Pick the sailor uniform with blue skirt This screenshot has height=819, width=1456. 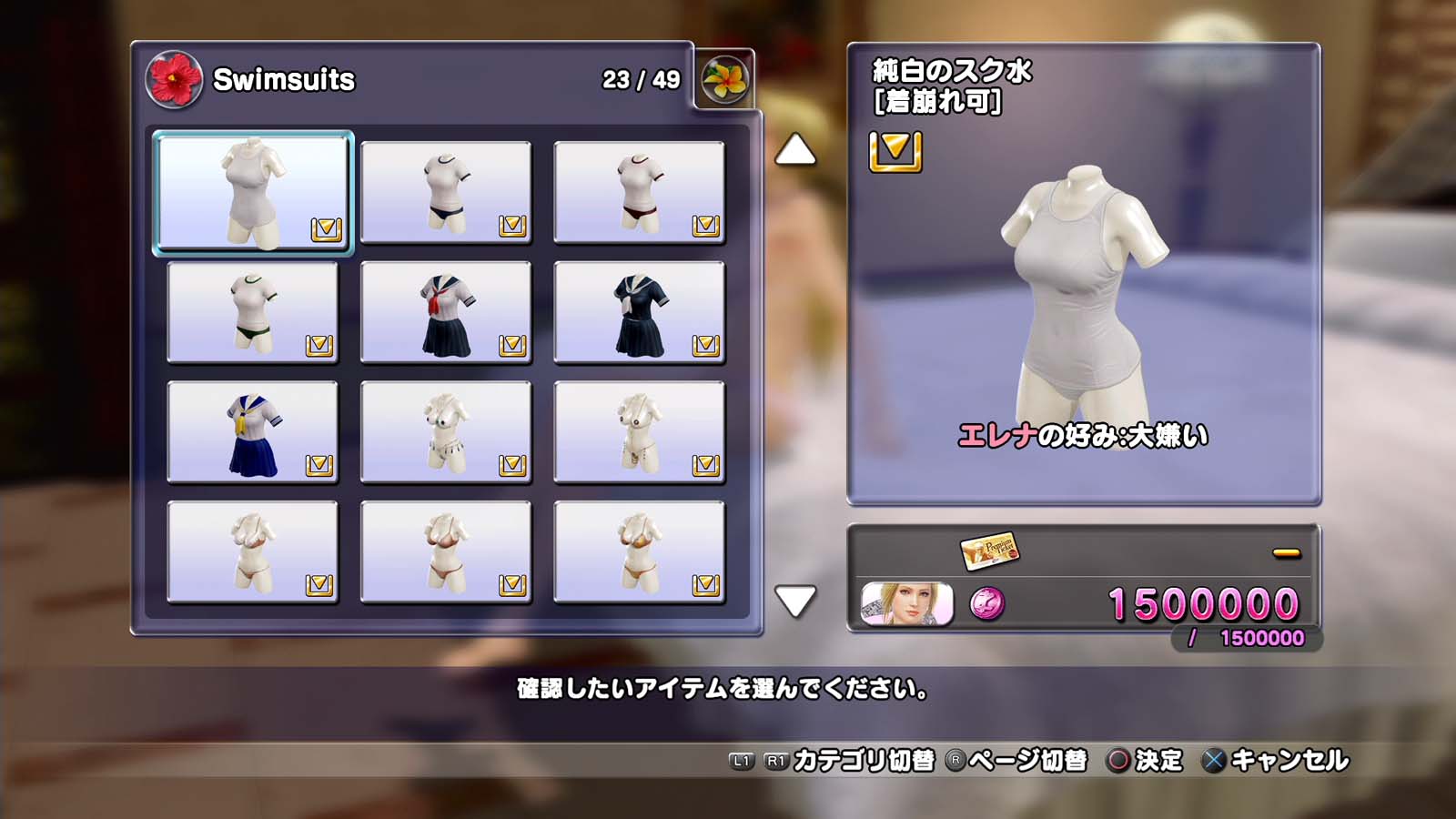(253, 432)
